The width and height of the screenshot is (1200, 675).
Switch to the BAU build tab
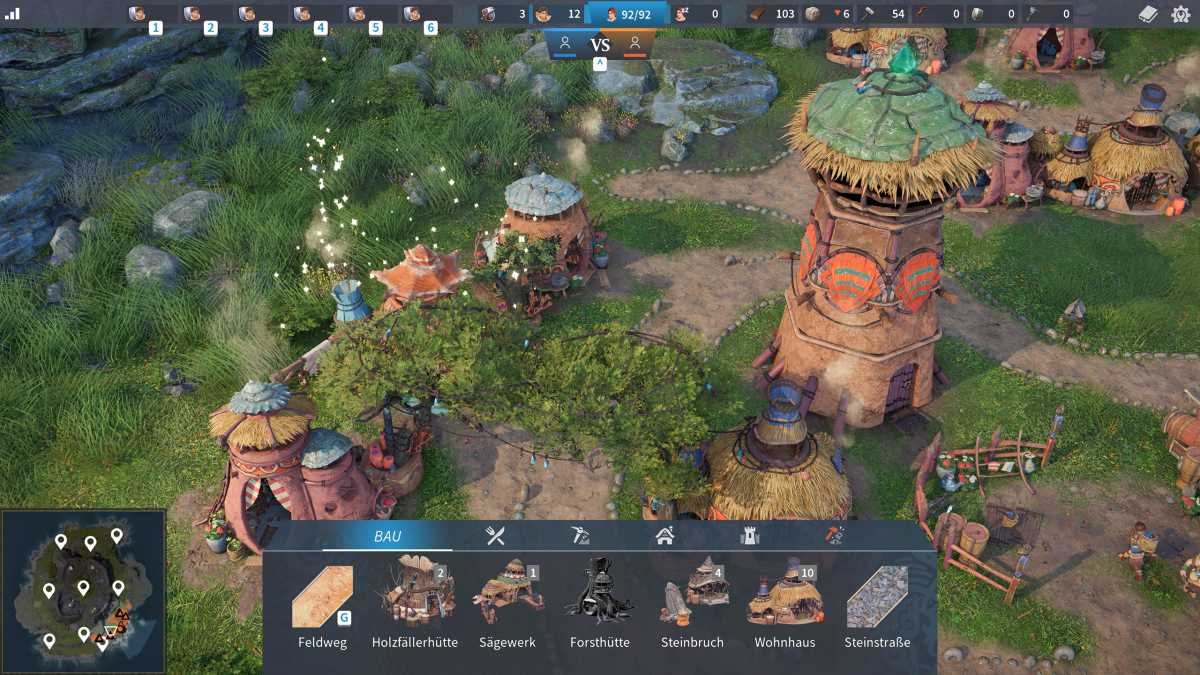pos(387,537)
